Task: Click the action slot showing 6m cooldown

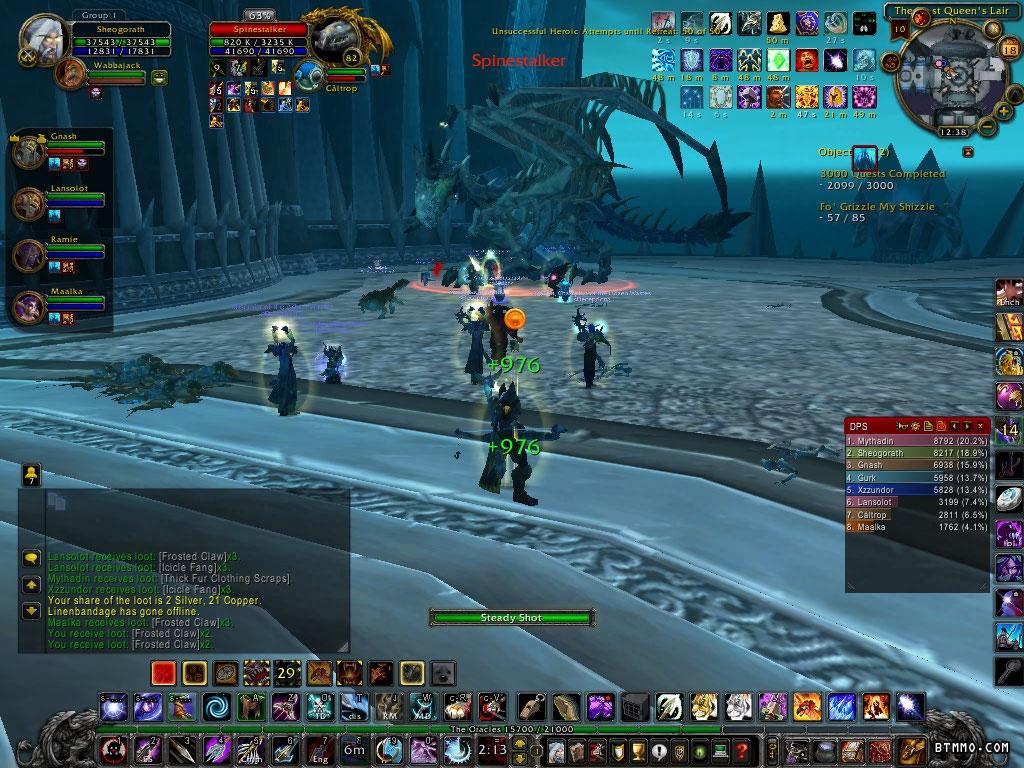Action: coord(354,749)
